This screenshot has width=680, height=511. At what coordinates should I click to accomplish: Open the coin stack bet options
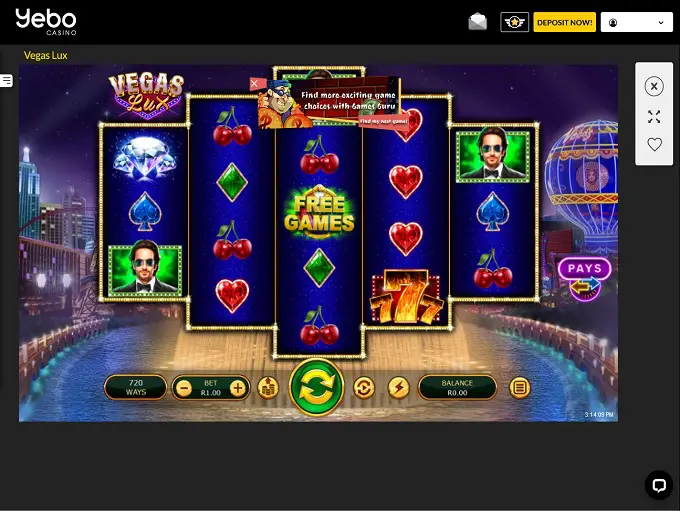(x=267, y=387)
